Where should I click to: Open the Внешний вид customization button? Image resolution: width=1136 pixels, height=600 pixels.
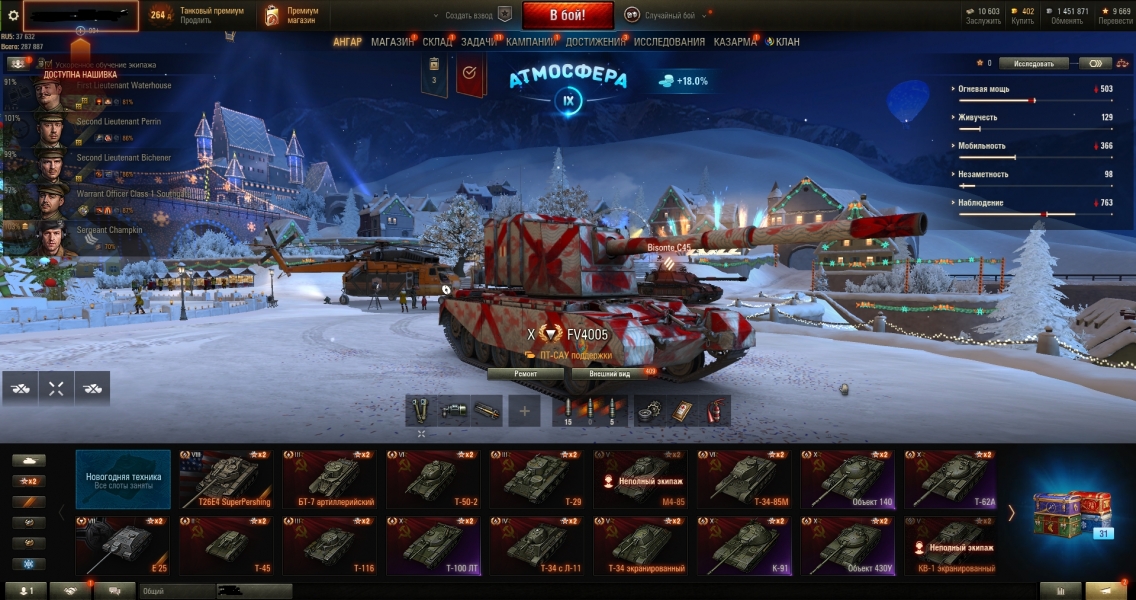(609, 374)
